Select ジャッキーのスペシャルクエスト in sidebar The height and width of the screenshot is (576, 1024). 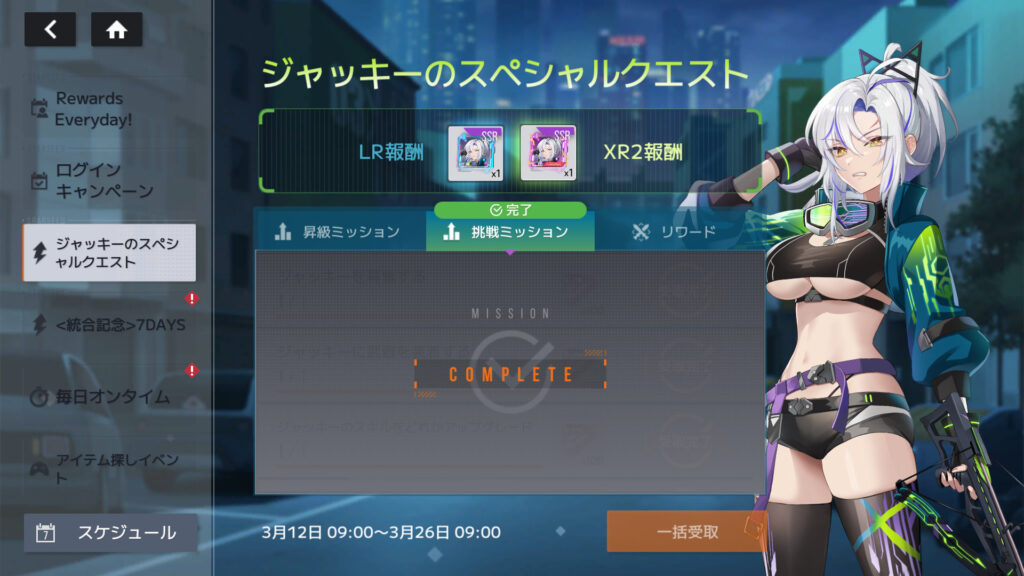[x=109, y=253]
